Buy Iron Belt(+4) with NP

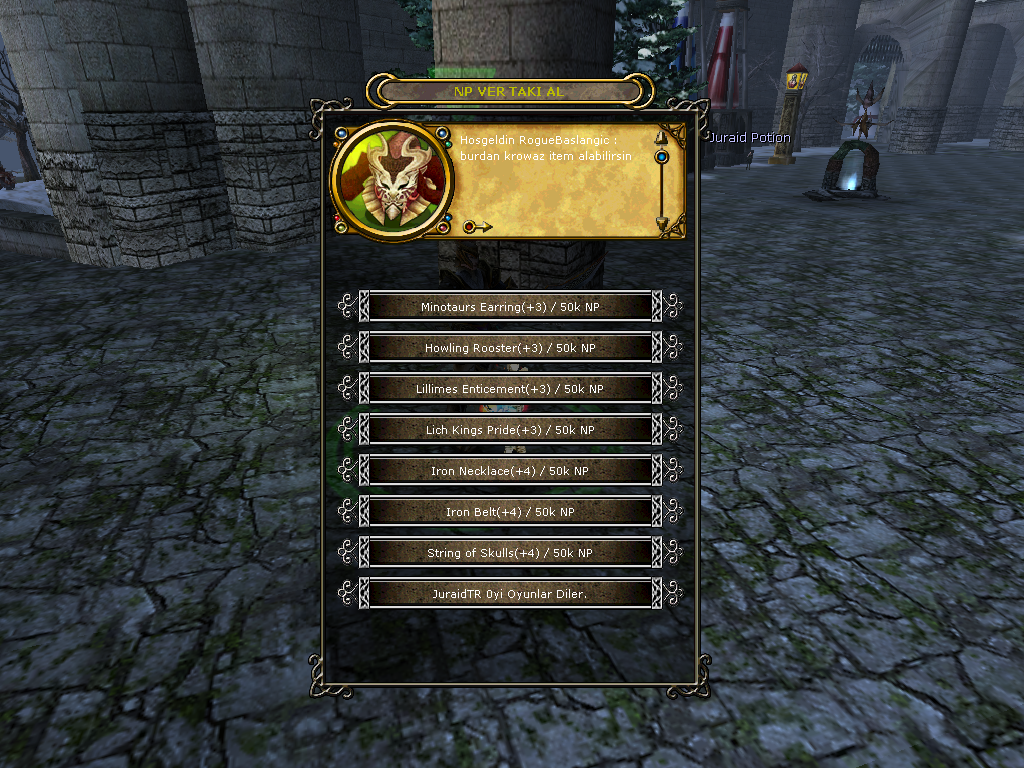tap(510, 512)
